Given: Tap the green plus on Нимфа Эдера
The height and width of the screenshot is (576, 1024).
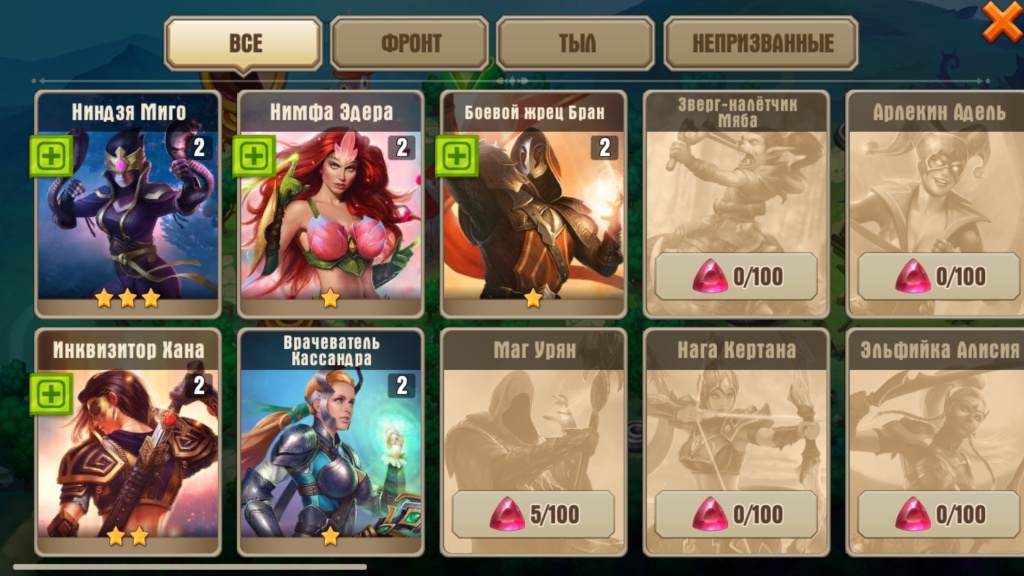Looking at the screenshot, I should click(x=254, y=156).
